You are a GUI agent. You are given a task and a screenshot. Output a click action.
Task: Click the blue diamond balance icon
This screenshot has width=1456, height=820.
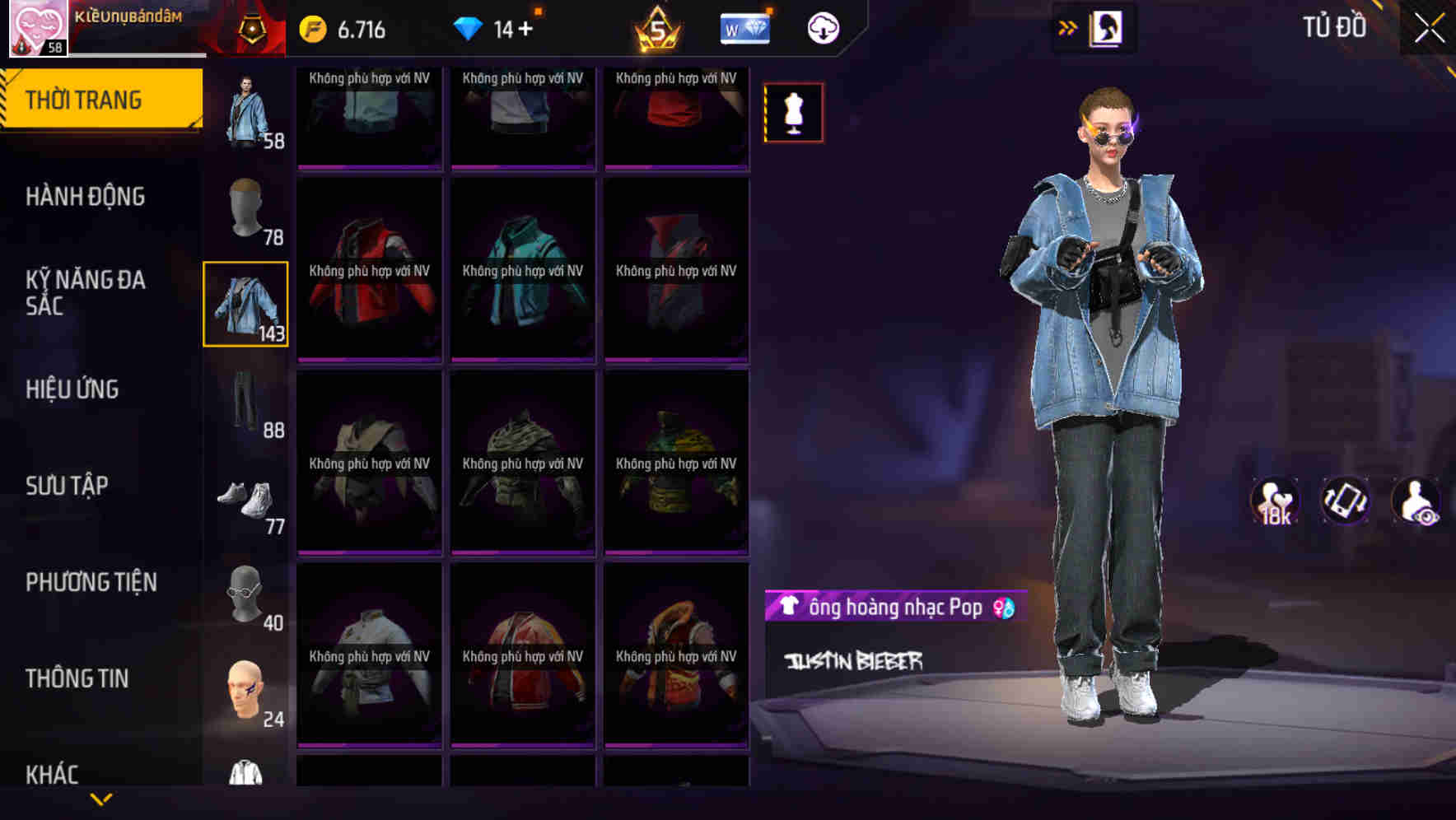[469, 26]
